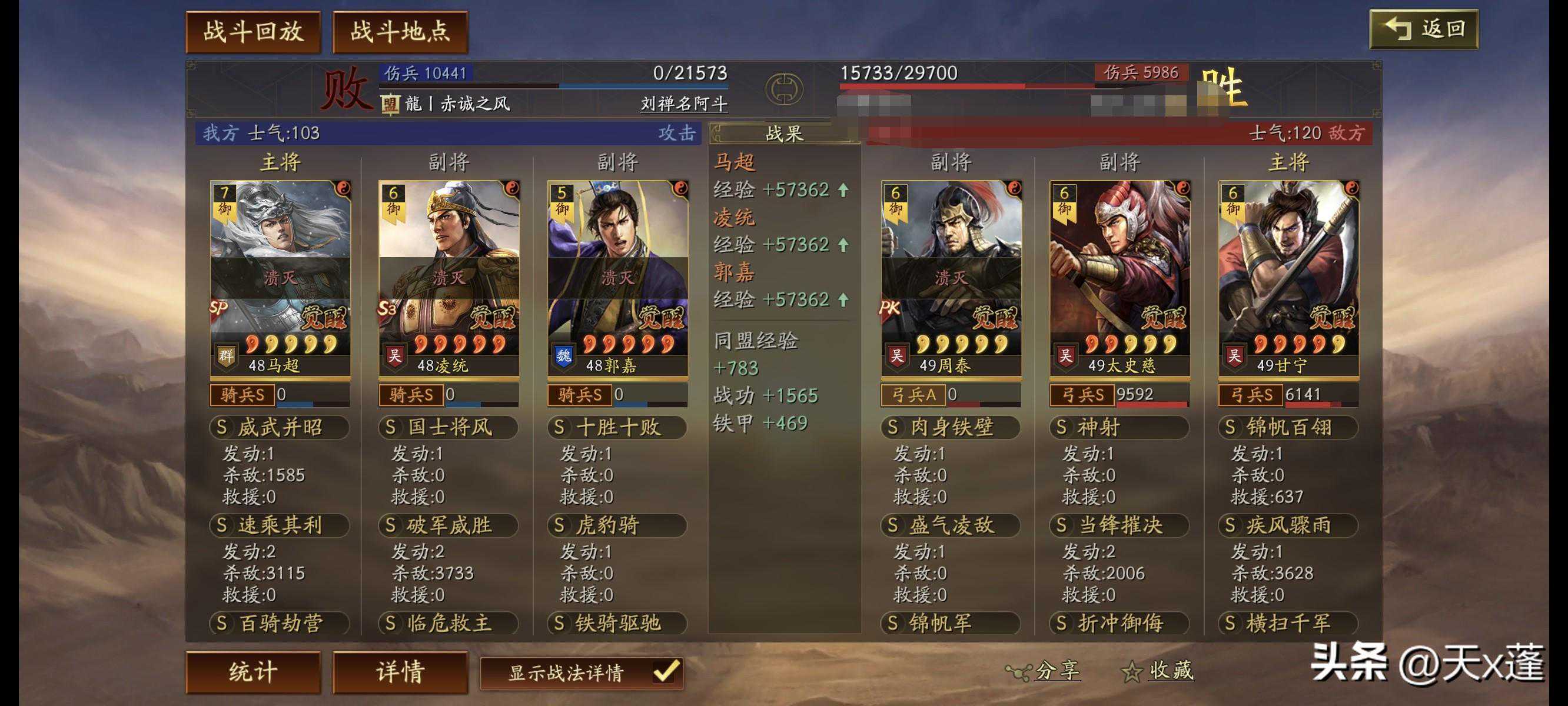View the 当锋摧决 skill
This screenshot has height=706, width=1568.
[1119, 525]
